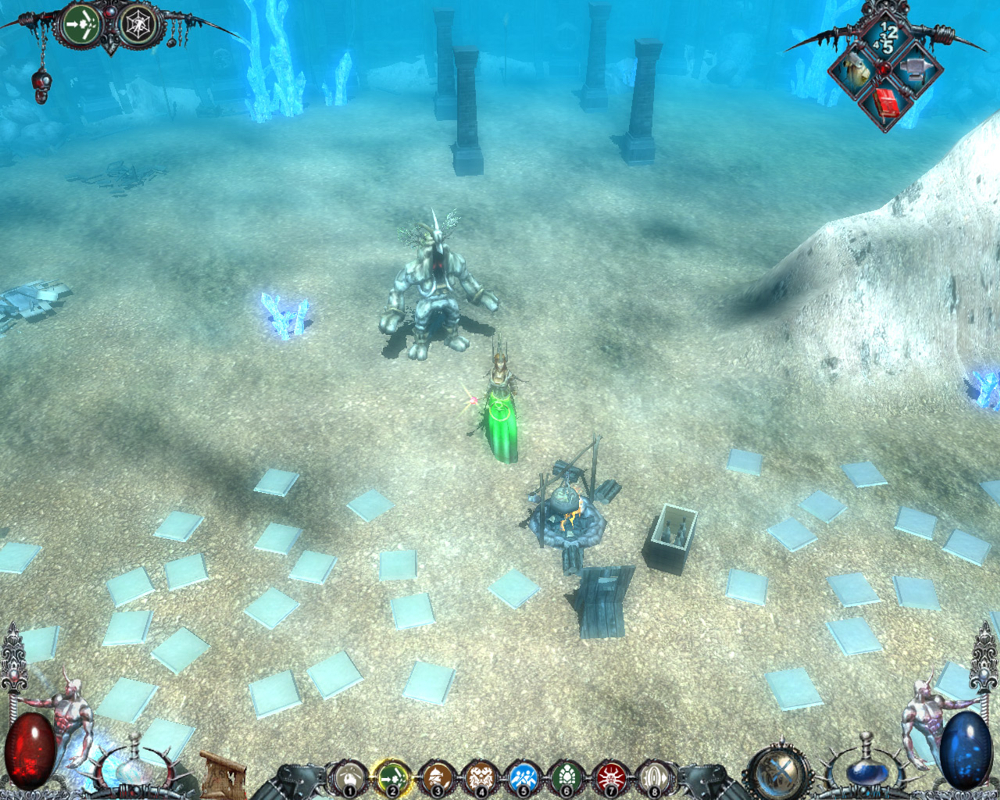Select the hotbar slot 8 skill
1000x800 pixels.
coord(653,777)
